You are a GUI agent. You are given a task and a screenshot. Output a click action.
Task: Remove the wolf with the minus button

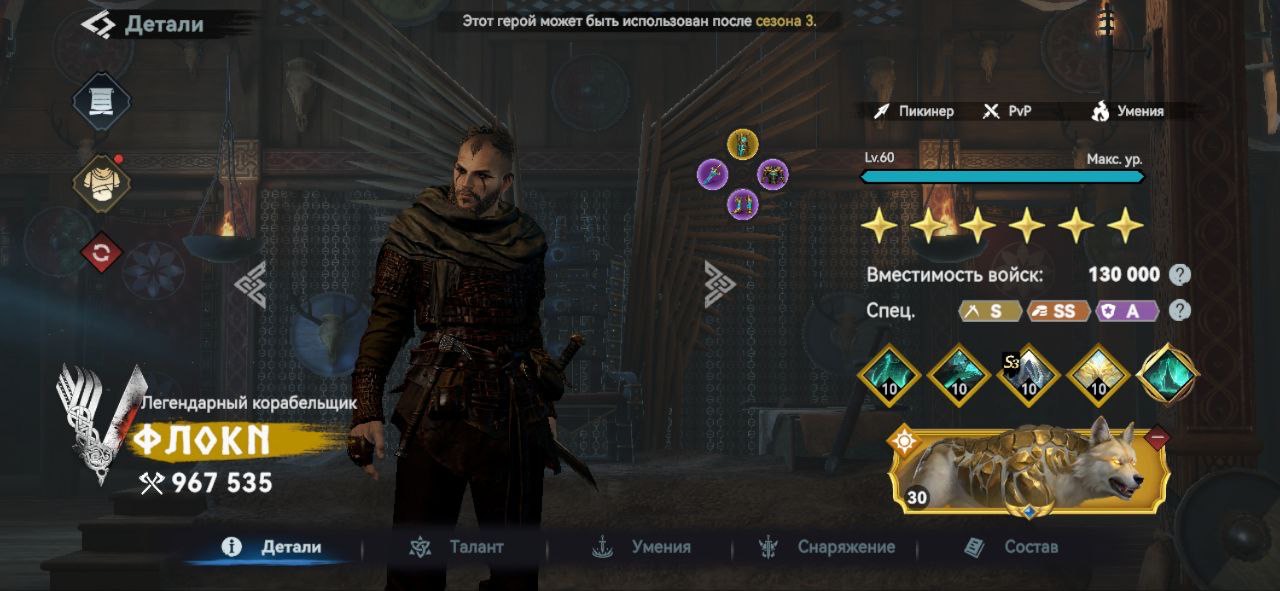pyautogui.click(x=1158, y=437)
